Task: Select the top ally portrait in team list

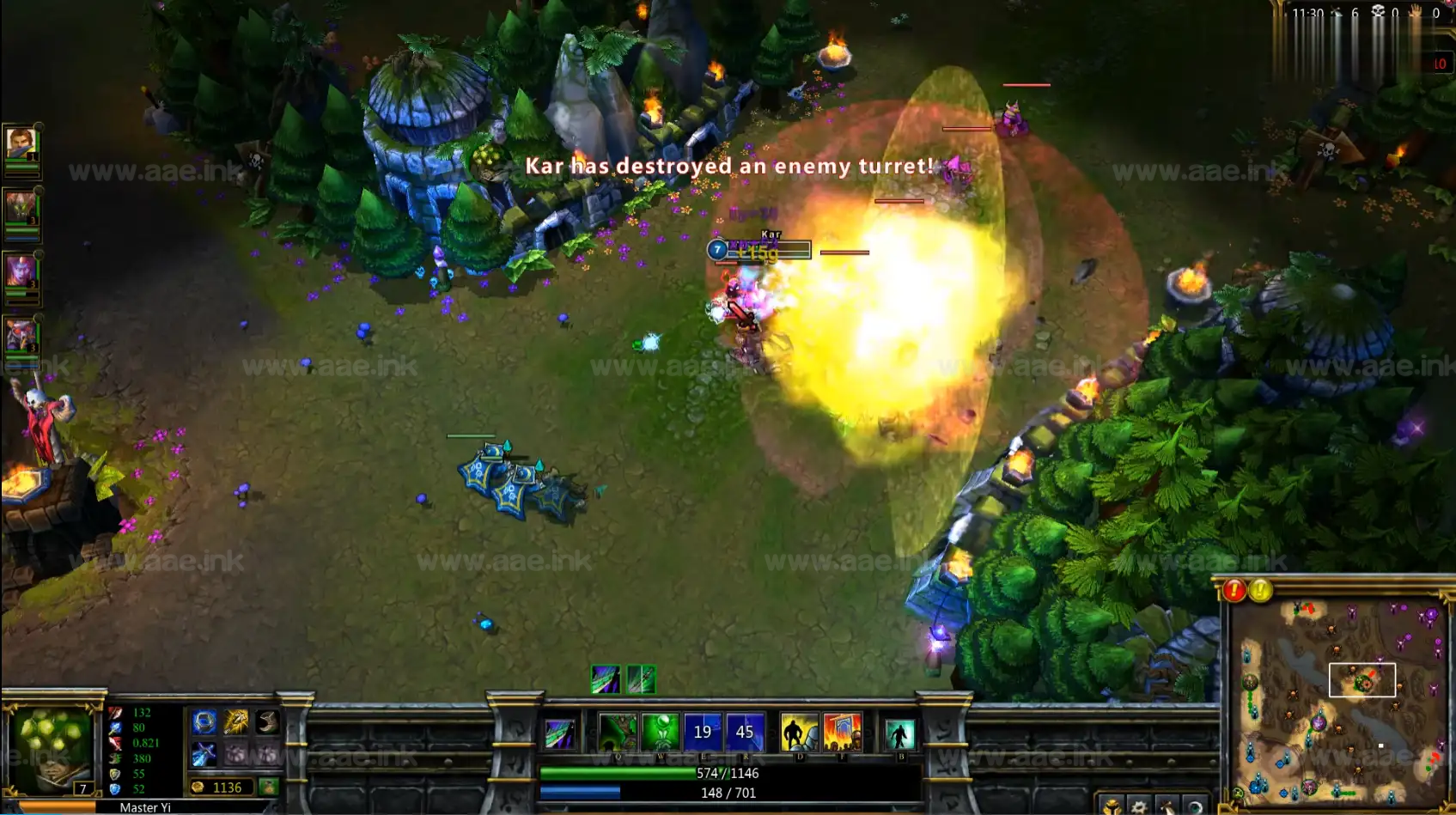Action: point(21,143)
